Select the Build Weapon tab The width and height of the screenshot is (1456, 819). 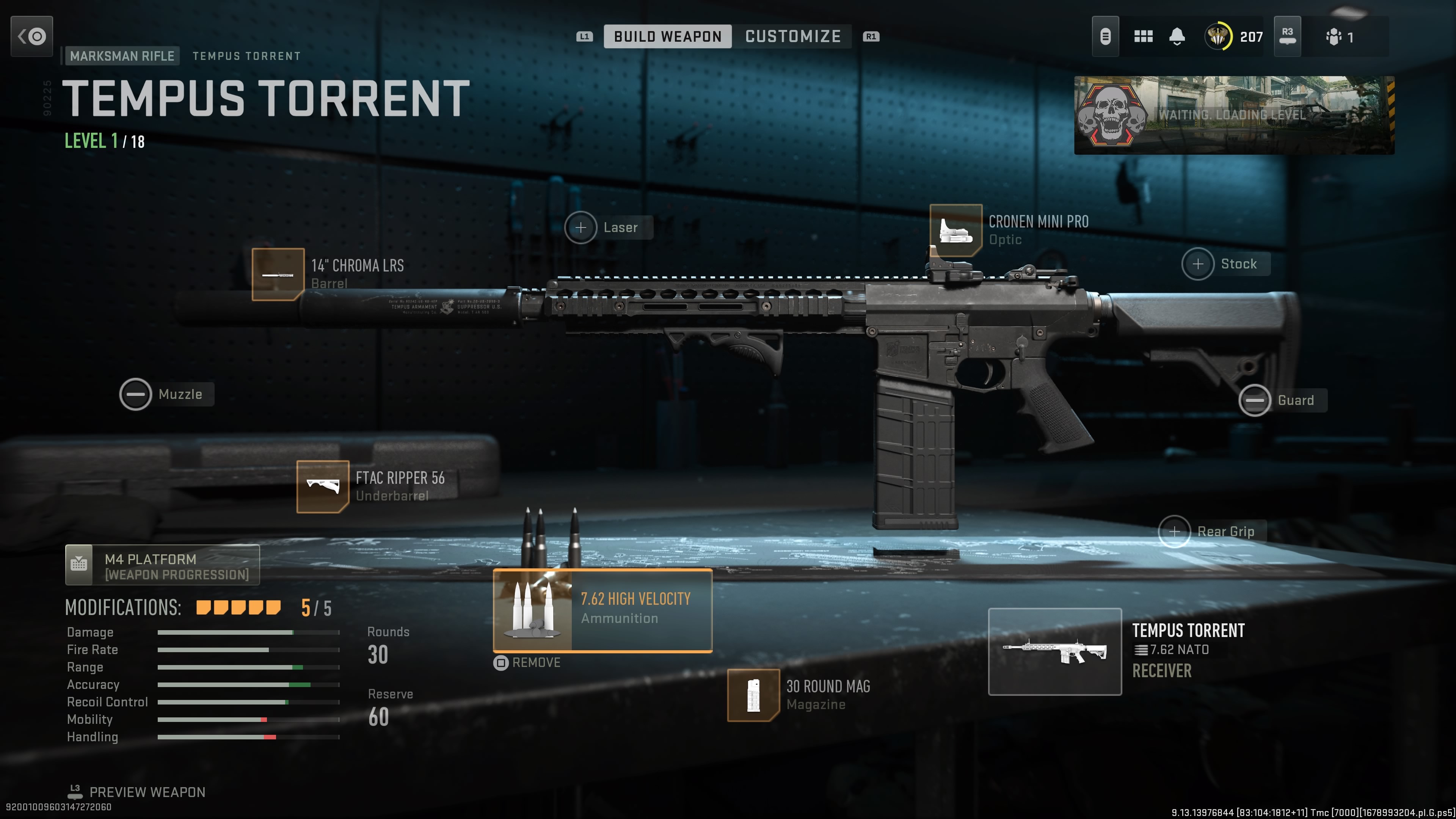pos(667,37)
